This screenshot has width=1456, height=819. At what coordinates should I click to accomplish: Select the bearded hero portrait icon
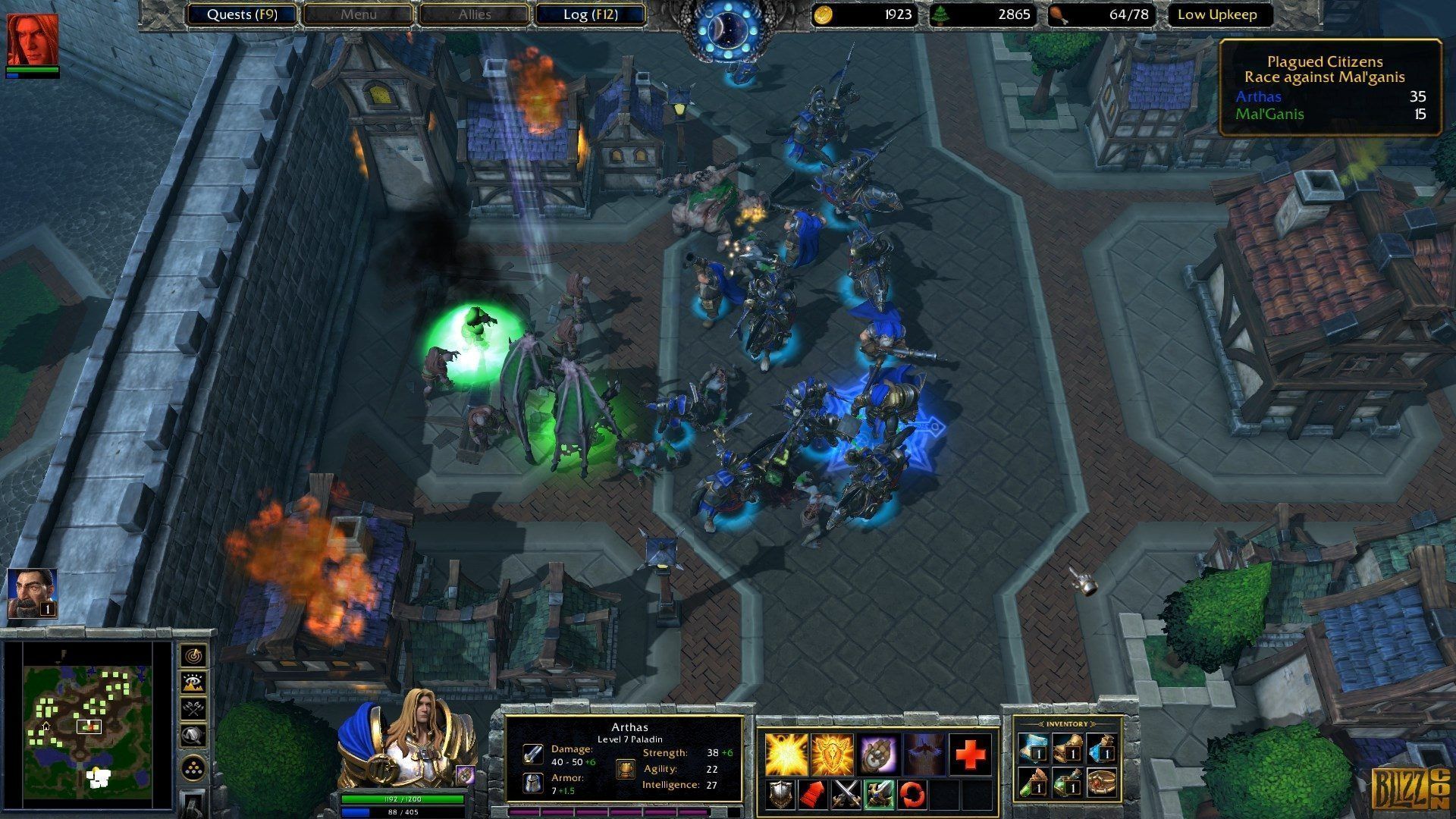32,593
